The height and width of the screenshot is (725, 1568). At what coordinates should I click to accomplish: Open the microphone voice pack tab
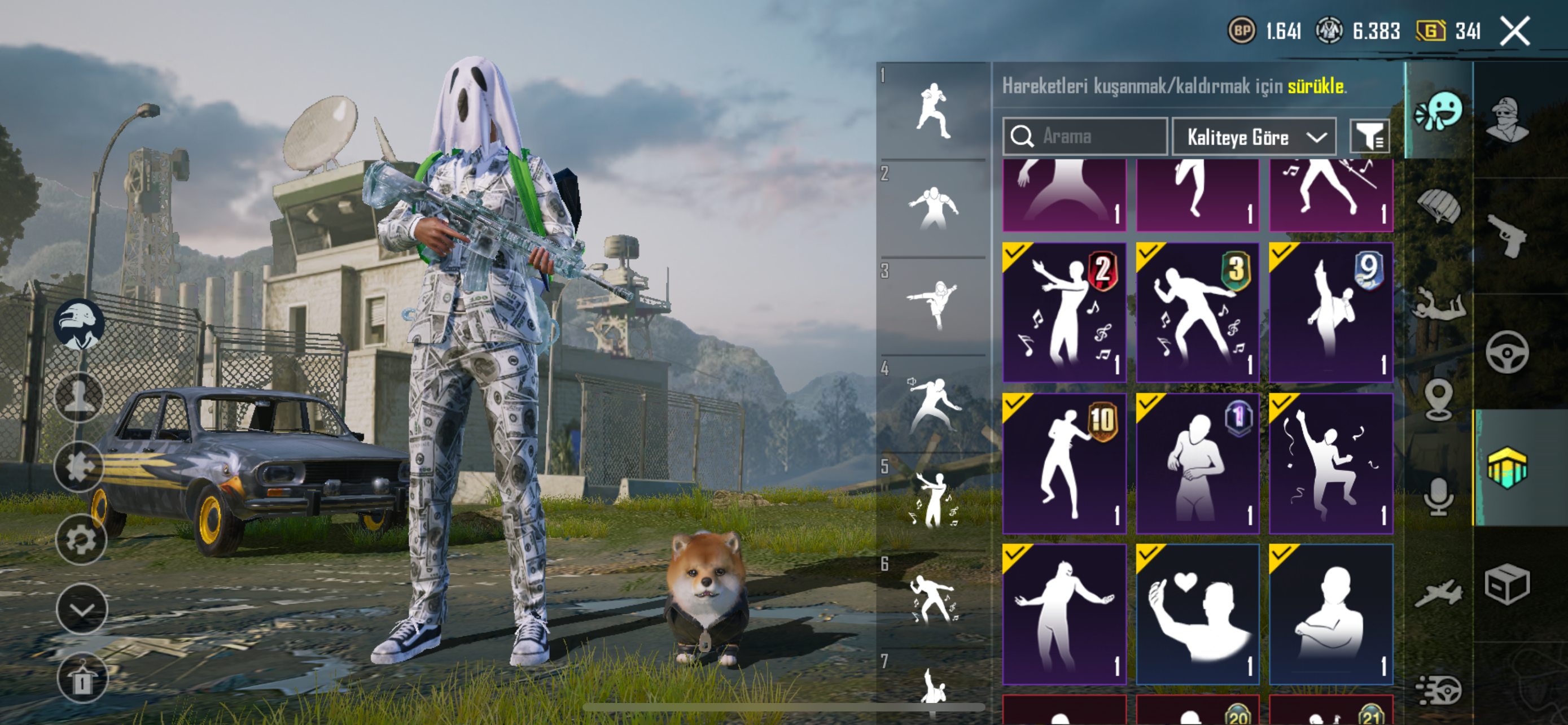pyautogui.click(x=1438, y=496)
